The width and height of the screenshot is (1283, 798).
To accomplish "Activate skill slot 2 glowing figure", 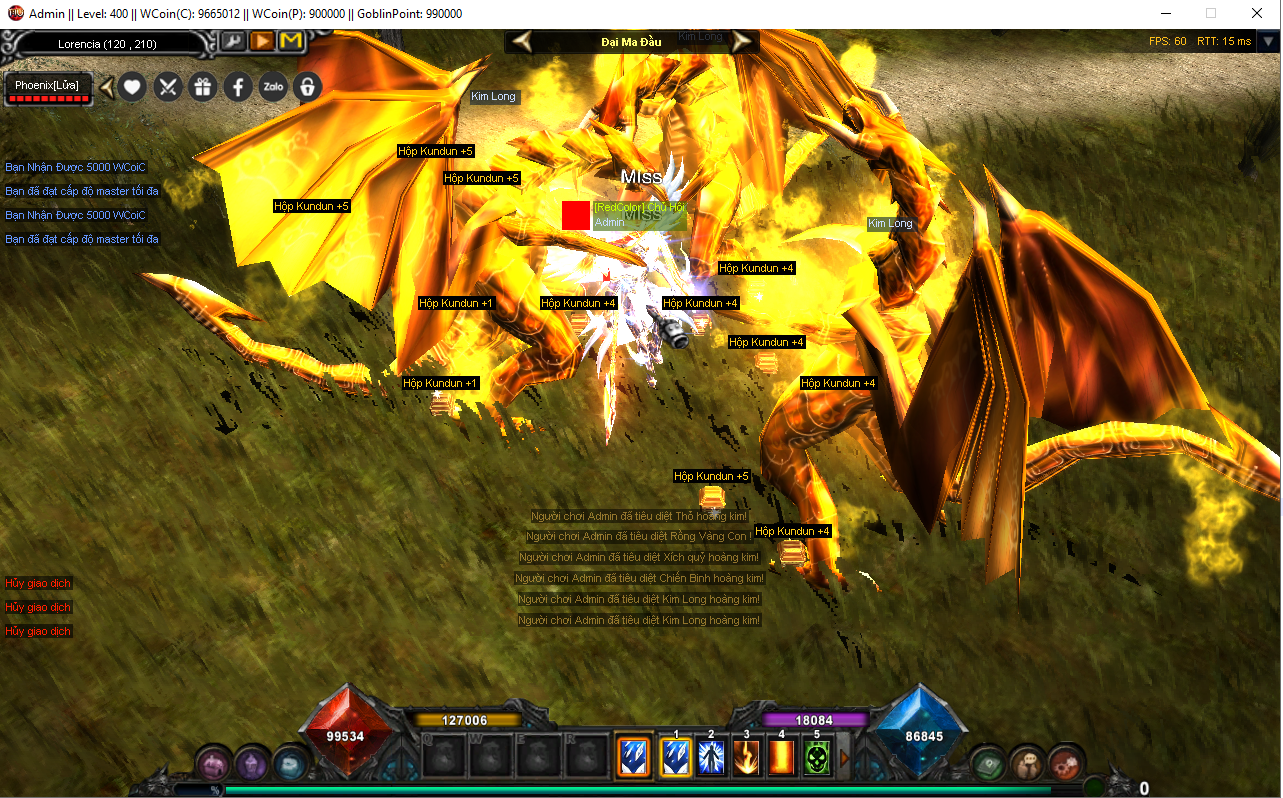I will point(711,757).
